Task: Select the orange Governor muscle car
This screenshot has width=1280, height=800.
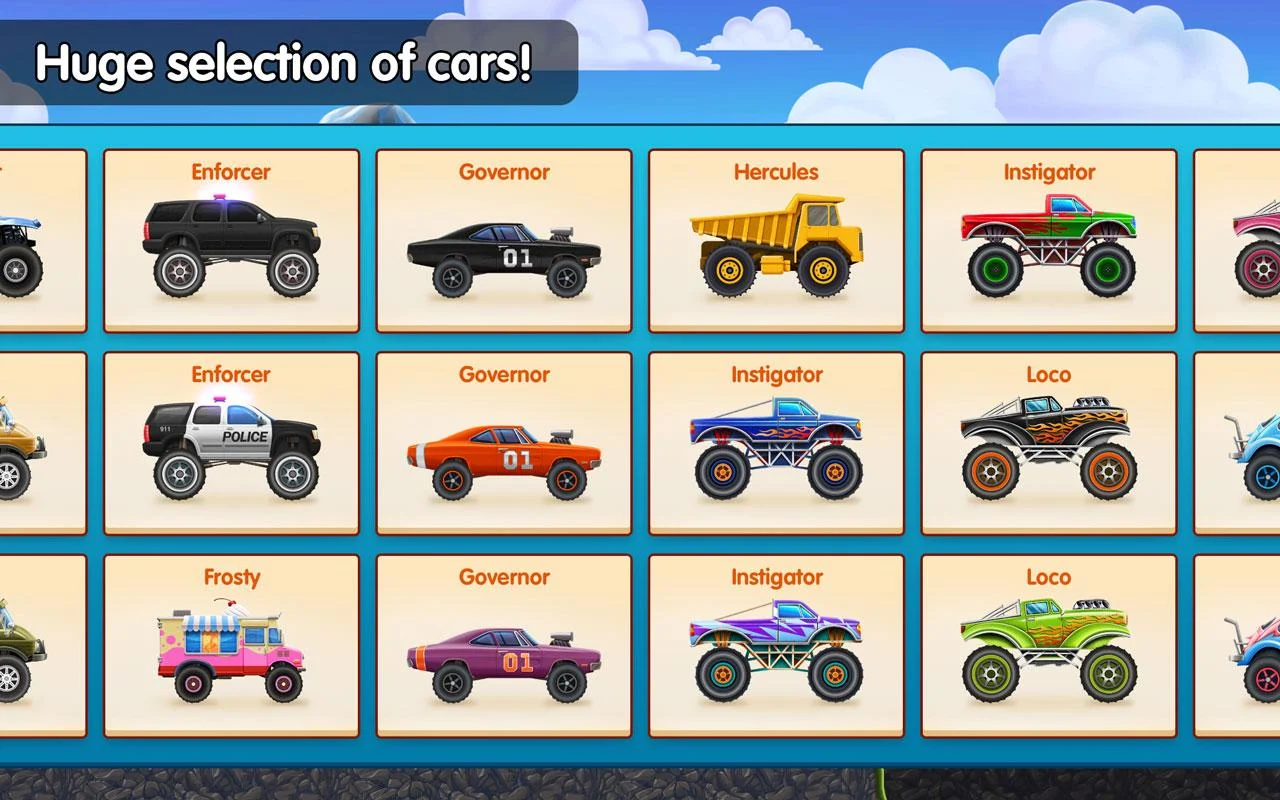Action: click(504, 444)
